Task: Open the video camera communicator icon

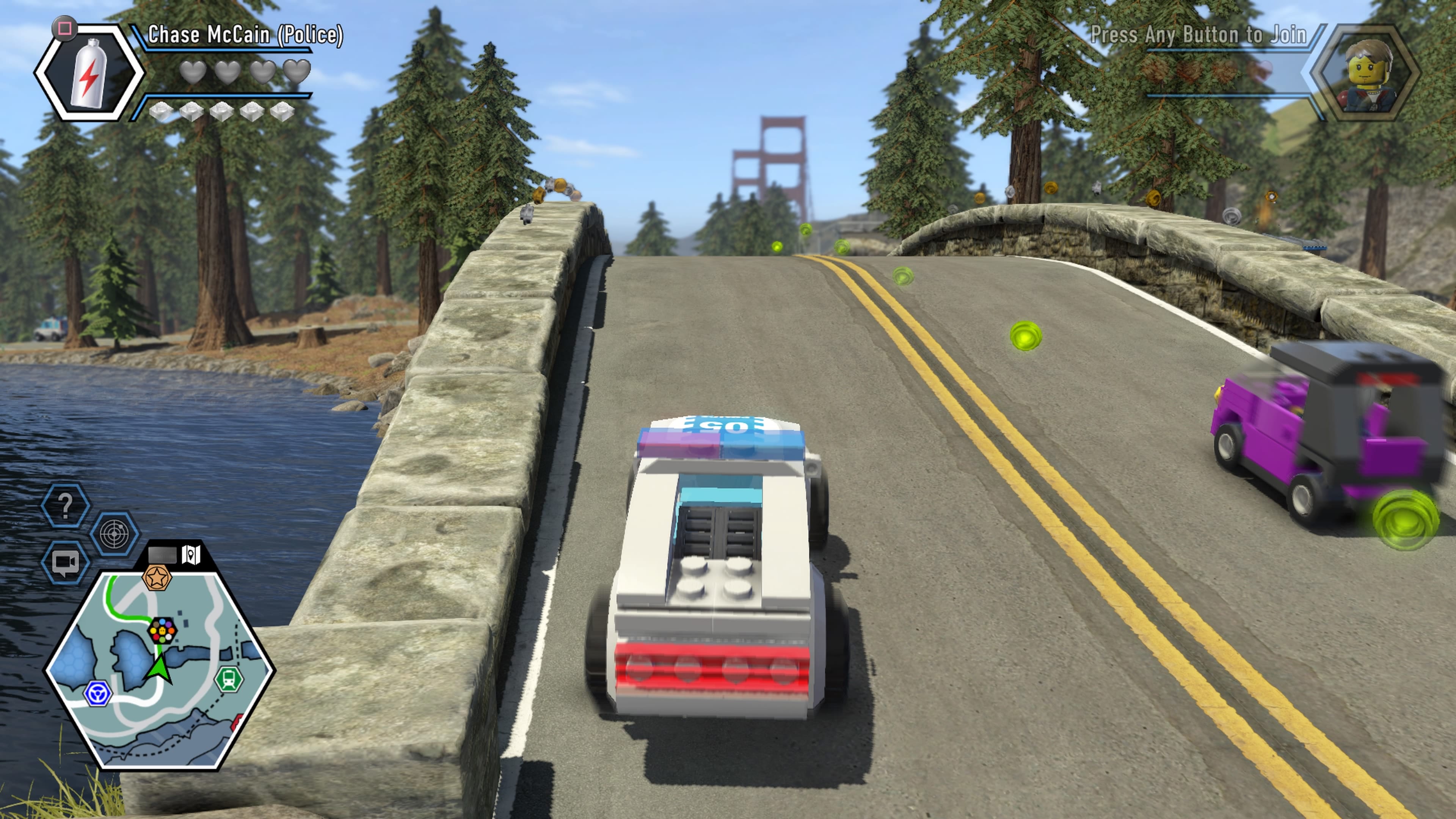Action: tap(66, 562)
